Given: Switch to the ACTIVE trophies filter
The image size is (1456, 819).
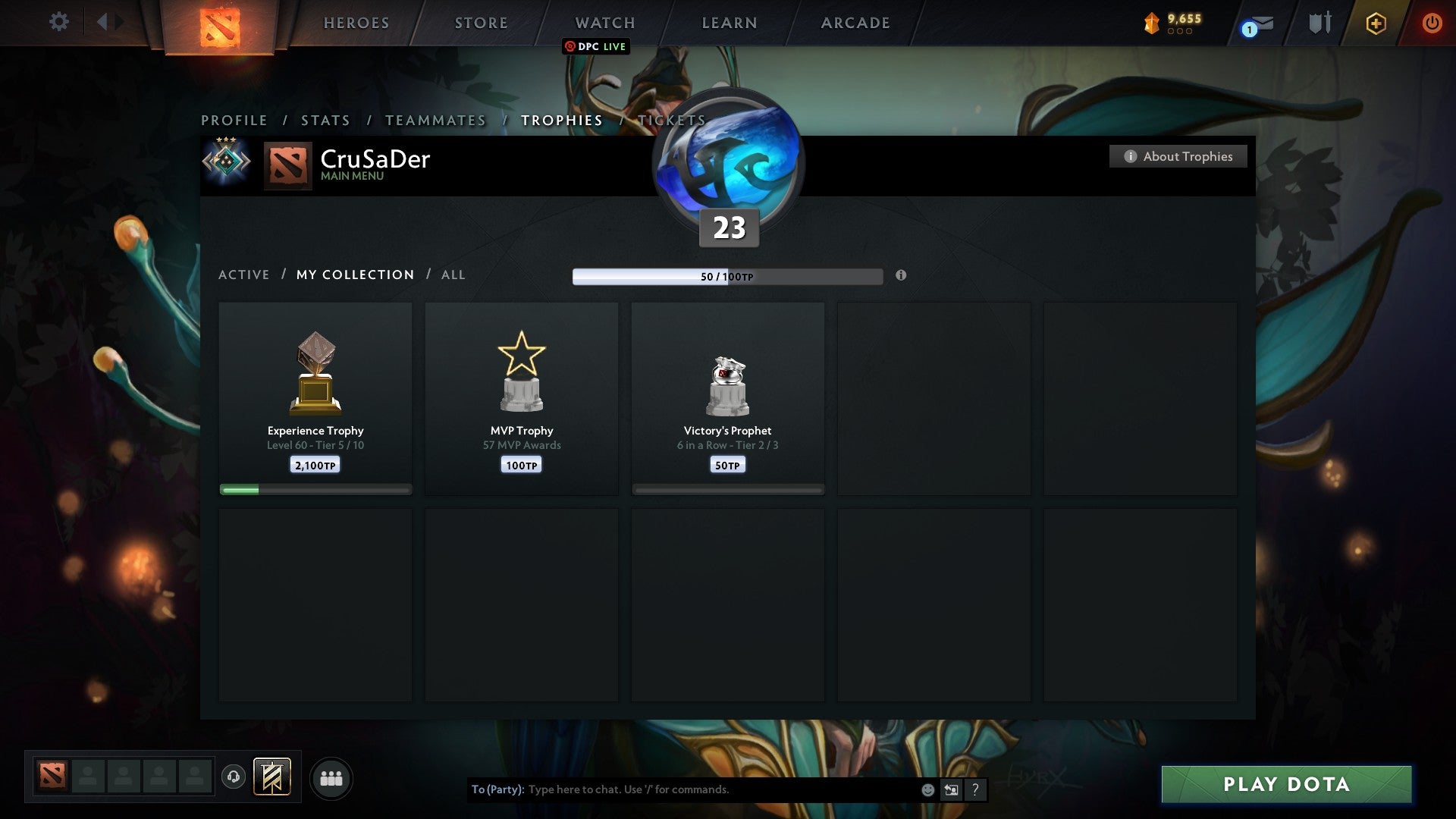Looking at the screenshot, I should (x=244, y=275).
